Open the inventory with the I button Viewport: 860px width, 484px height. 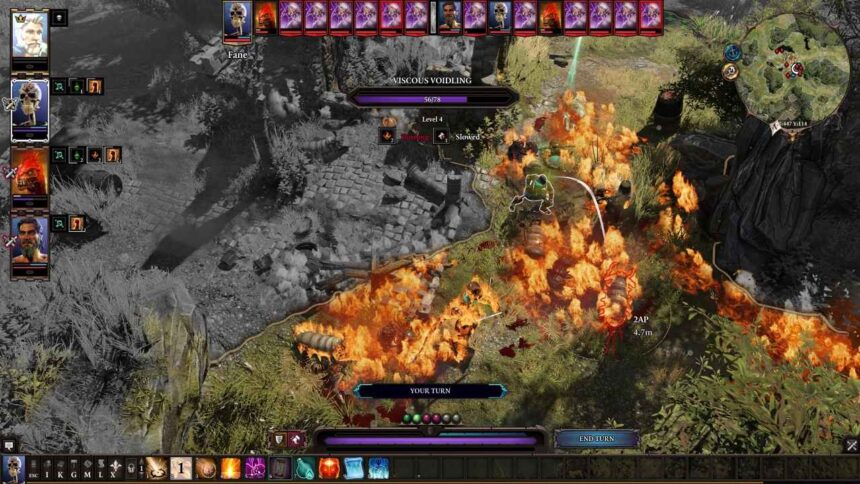click(47, 468)
